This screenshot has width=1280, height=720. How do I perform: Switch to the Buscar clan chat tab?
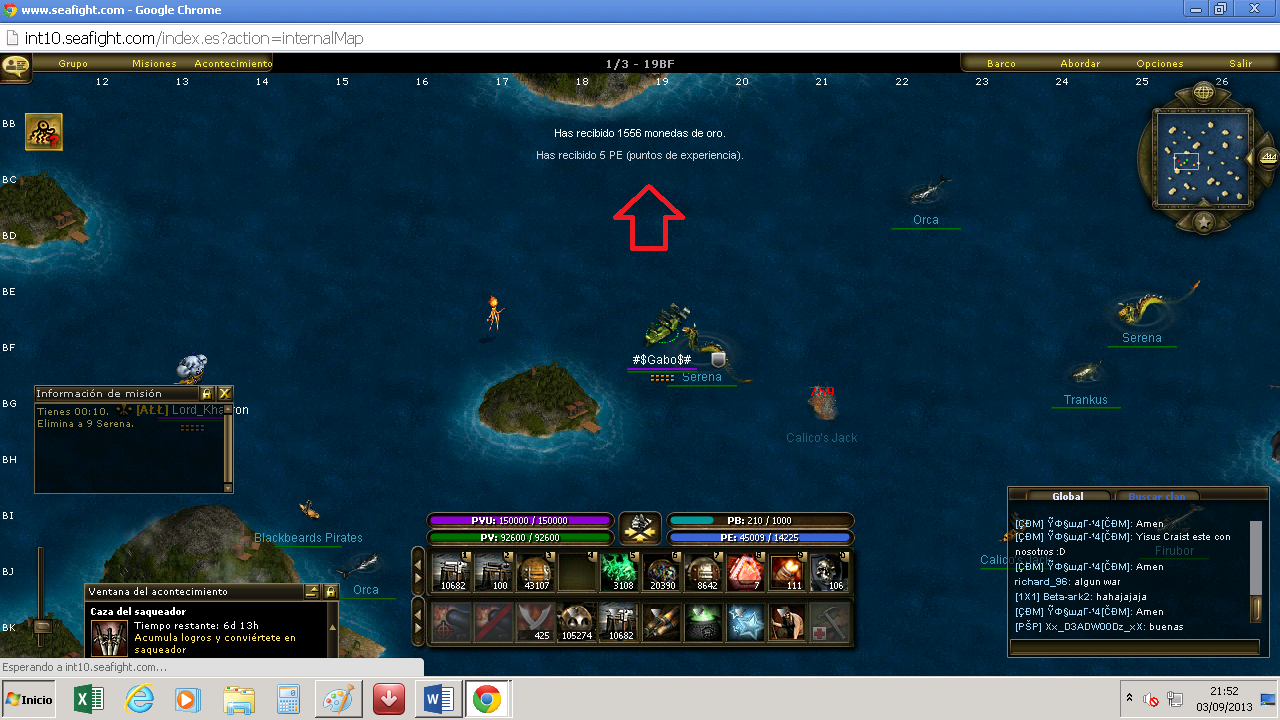1157,496
